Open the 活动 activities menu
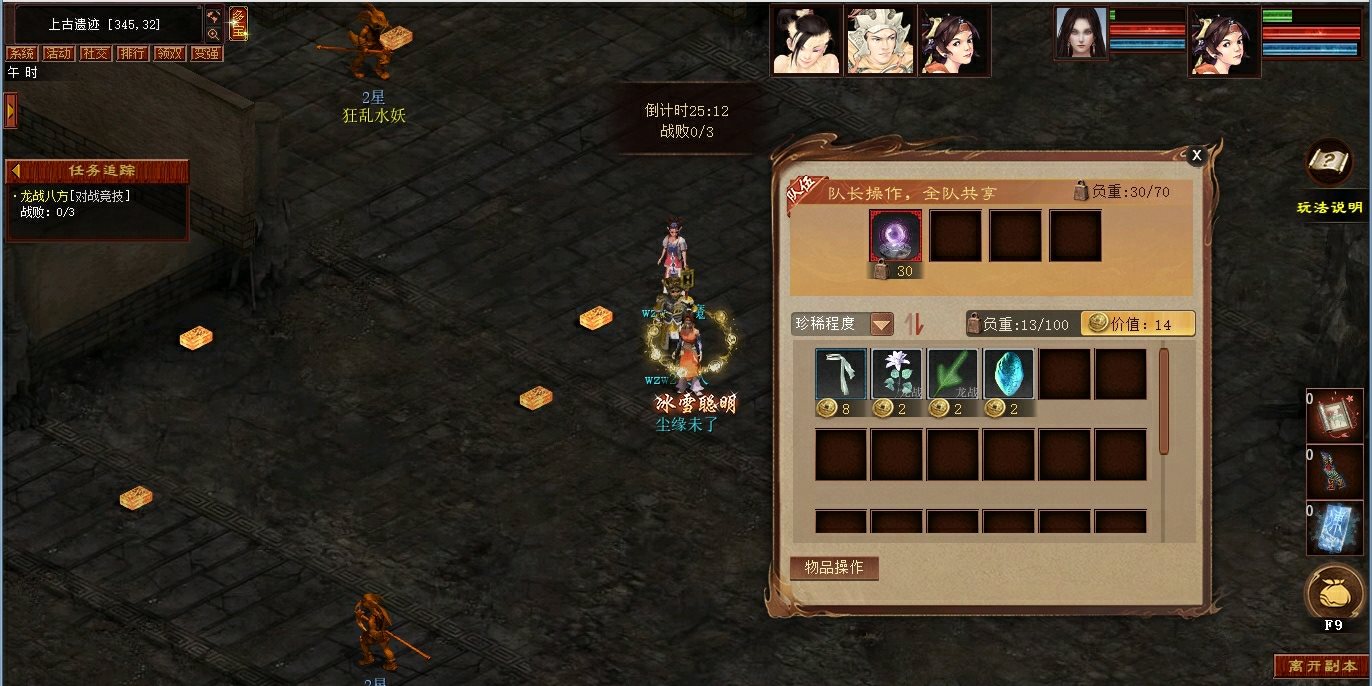1372x686 pixels. pyautogui.click(x=58, y=54)
